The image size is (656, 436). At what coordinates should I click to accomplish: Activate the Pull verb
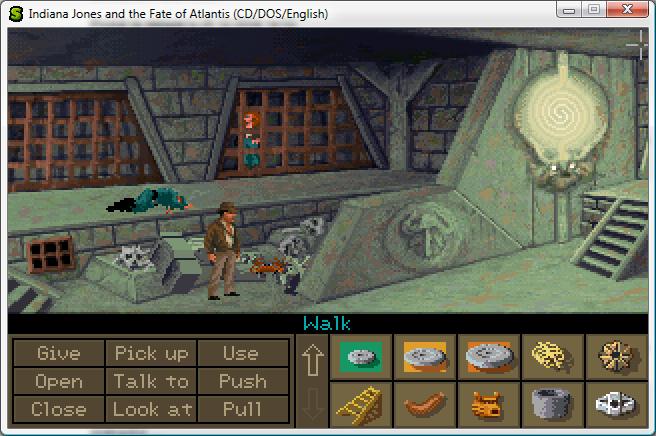(241, 409)
